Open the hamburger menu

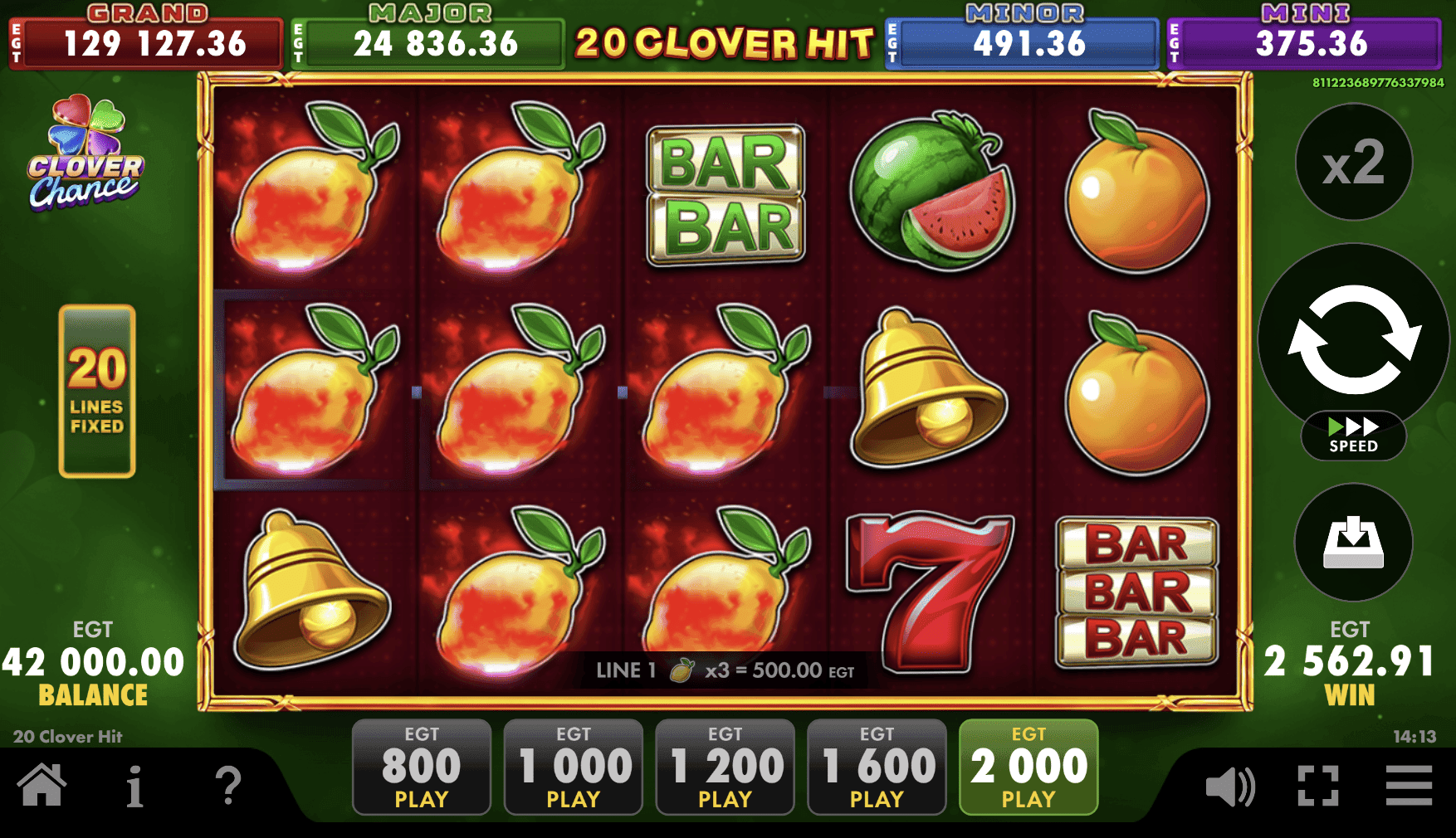(1409, 786)
